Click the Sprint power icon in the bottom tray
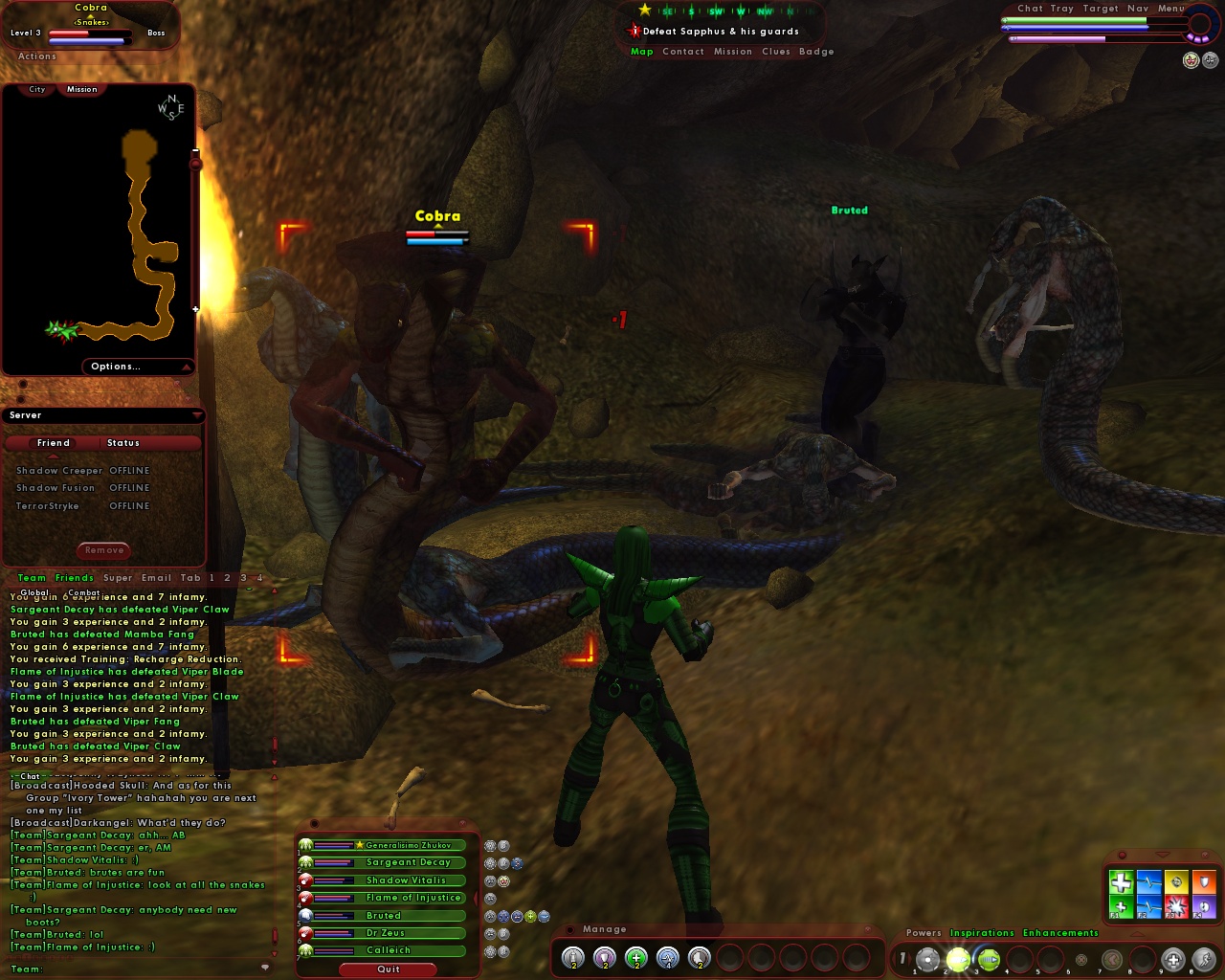 [x=1204, y=958]
